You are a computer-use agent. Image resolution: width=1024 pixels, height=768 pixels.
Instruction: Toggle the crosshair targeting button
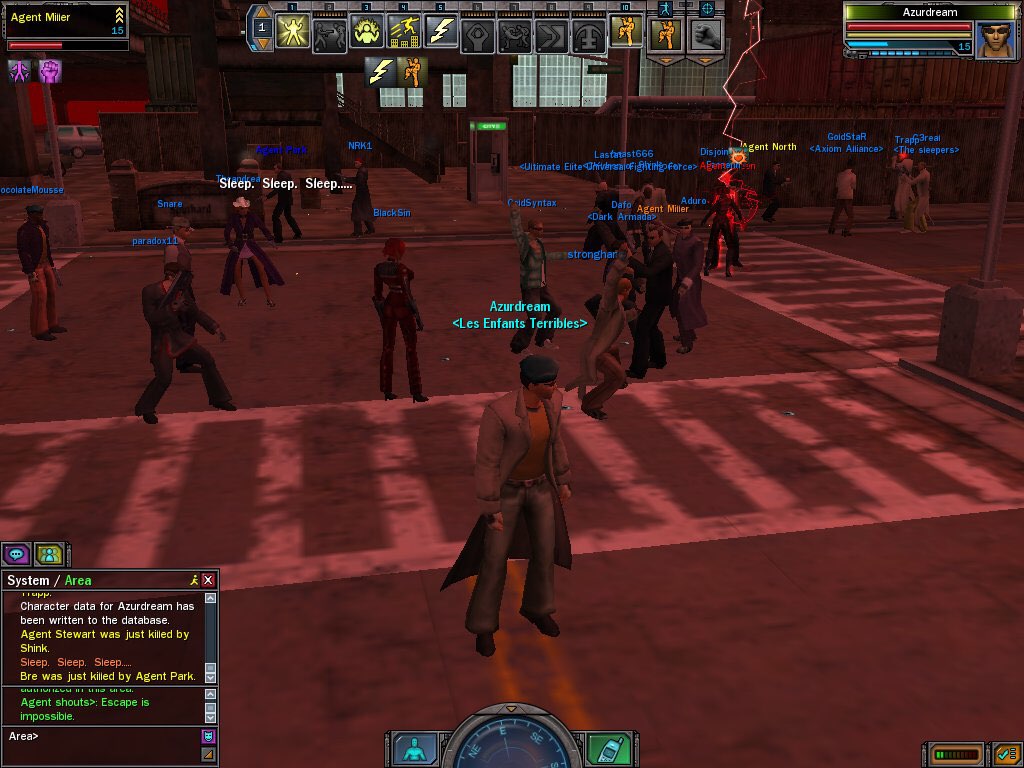[x=708, y=8]
